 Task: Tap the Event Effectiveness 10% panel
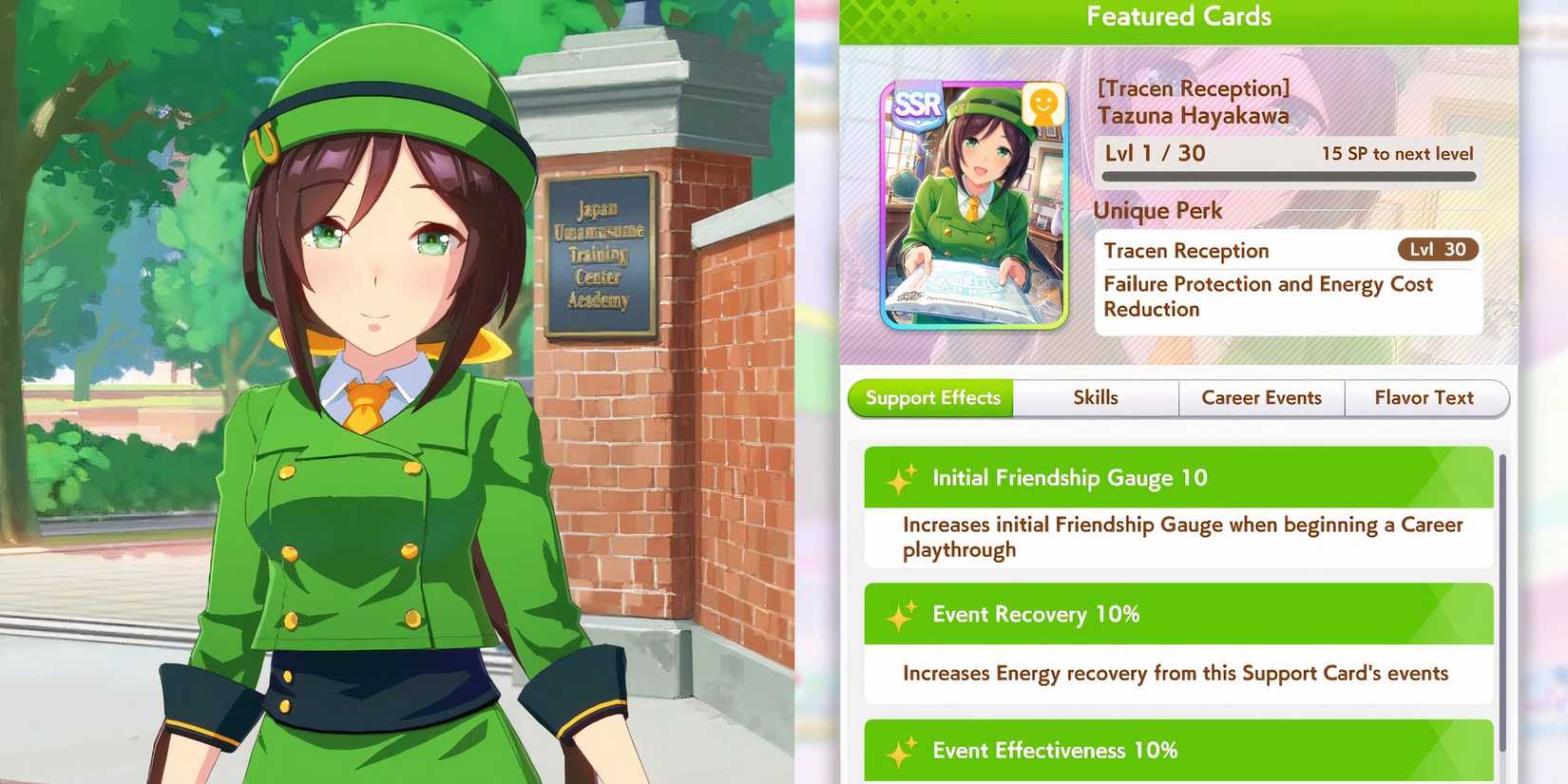[x=1178, y=750]
